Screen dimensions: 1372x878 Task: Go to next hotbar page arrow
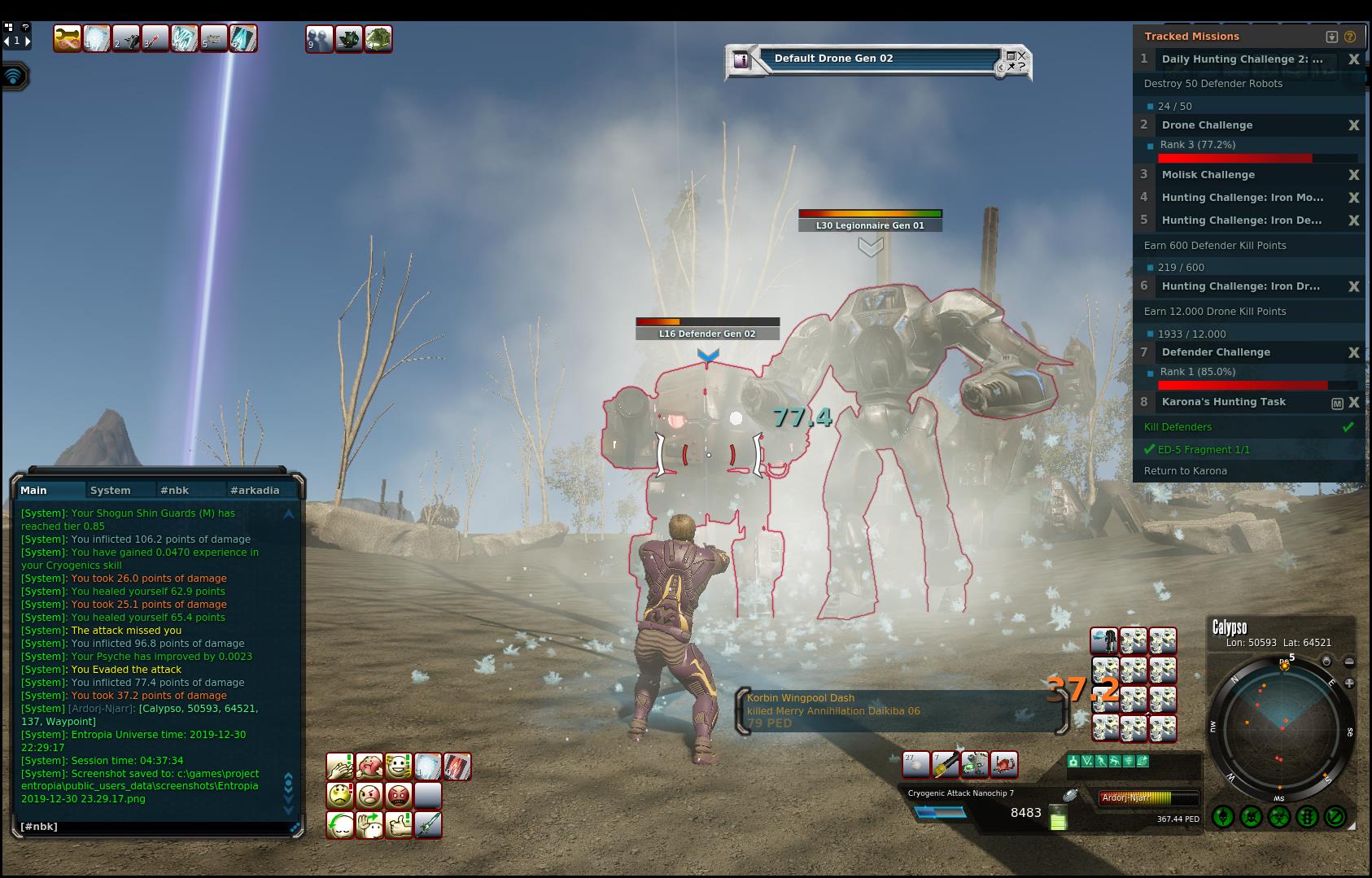[x=28, y=40]
